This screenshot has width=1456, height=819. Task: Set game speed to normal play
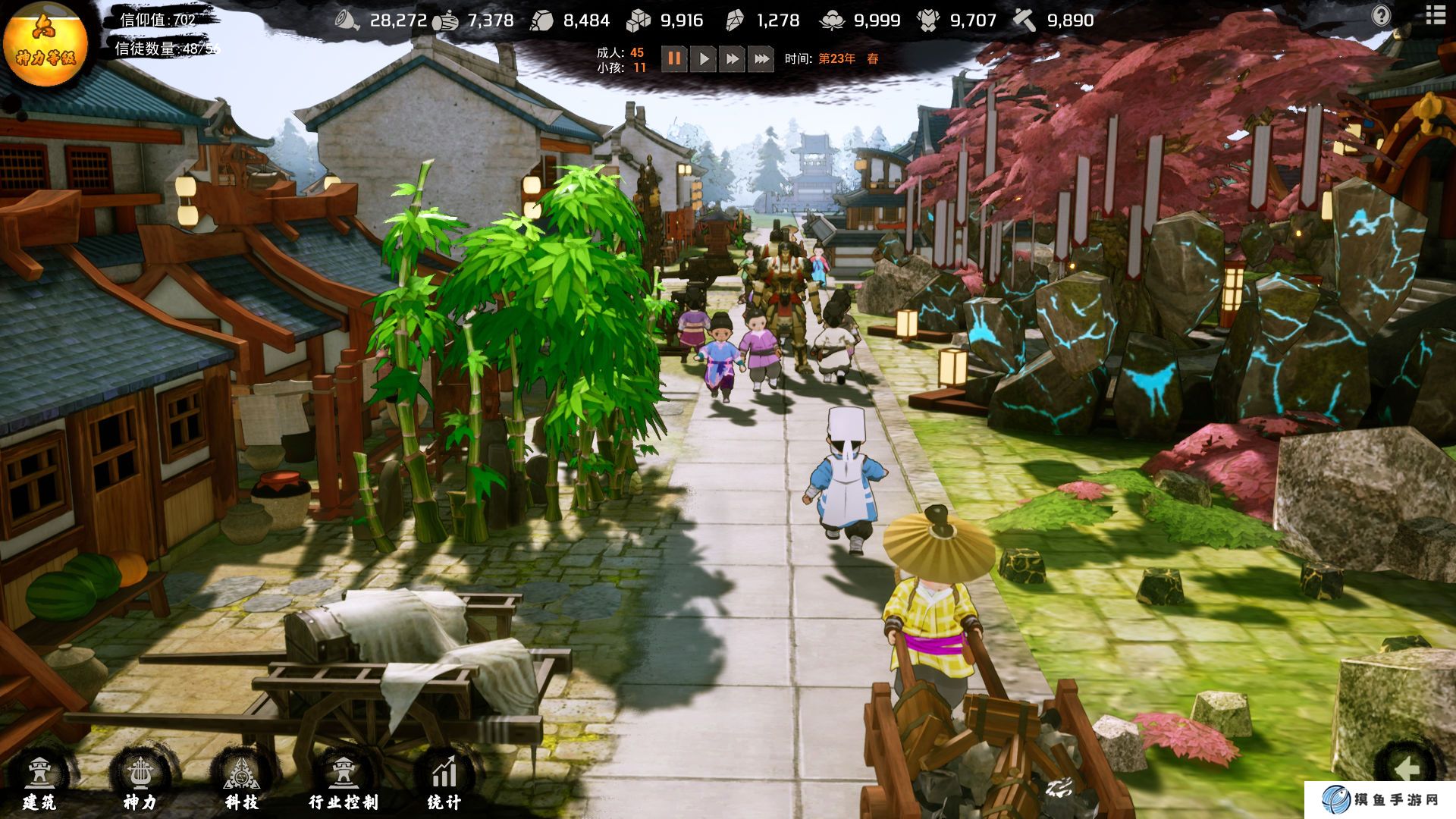point(704,58)
